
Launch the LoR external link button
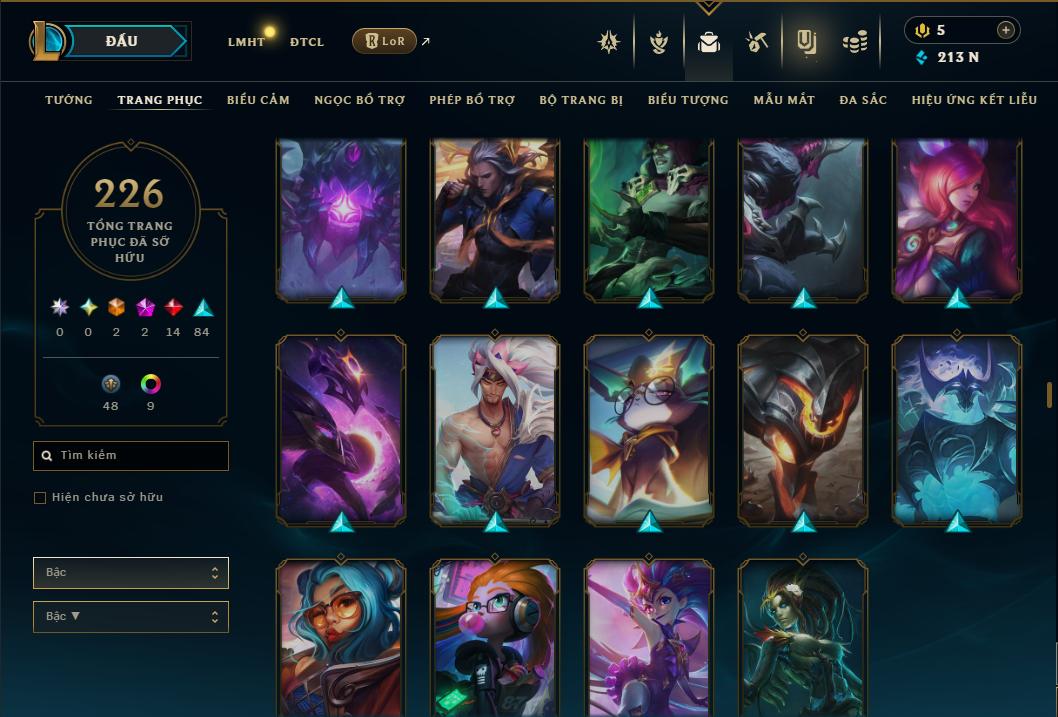(385, 41)
